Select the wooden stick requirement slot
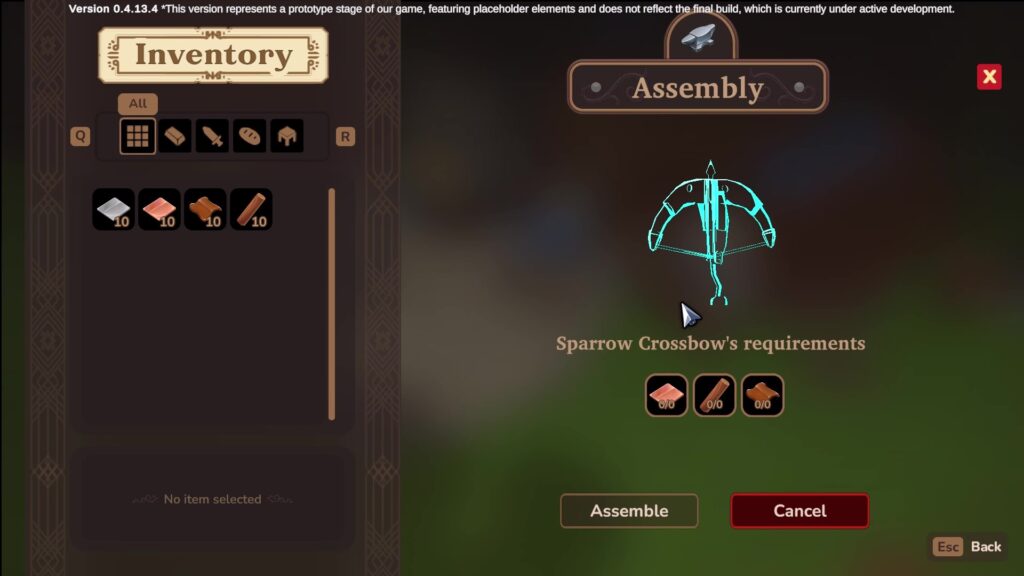 714,395
